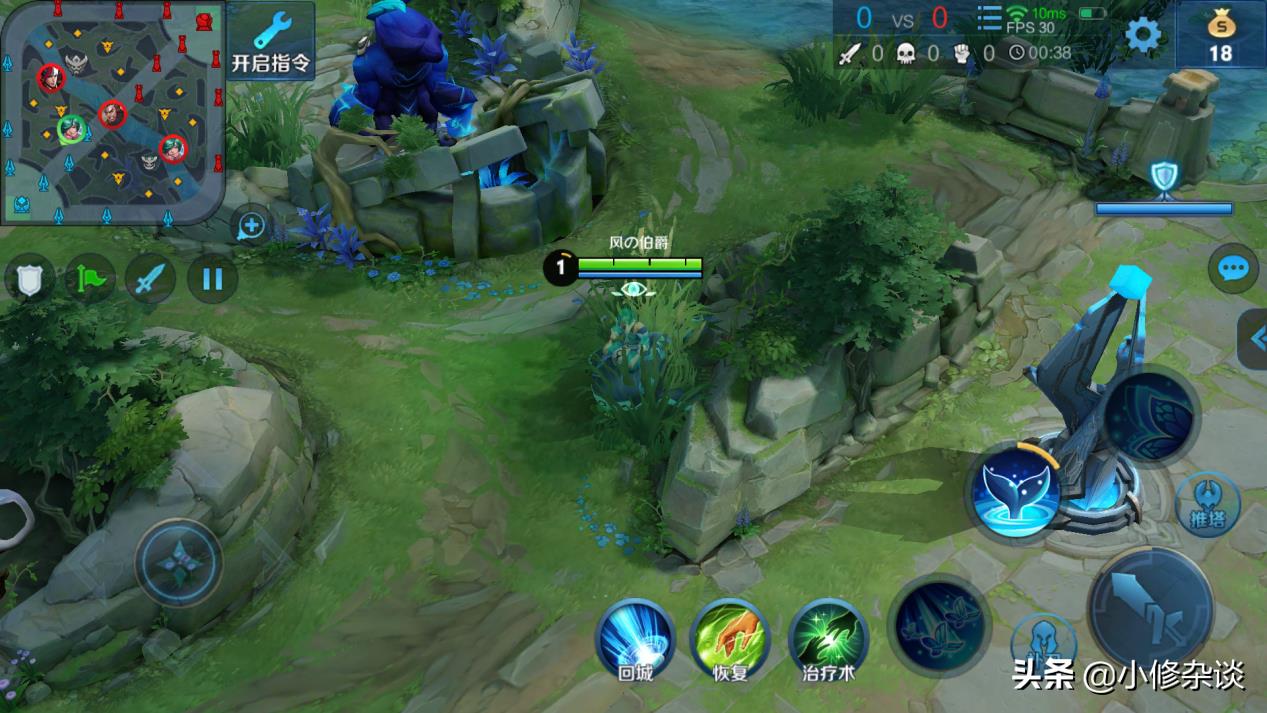Screen dimensions: 1267x713
Task: Use the 恢复 recovery skill
Action: [730, 640]
